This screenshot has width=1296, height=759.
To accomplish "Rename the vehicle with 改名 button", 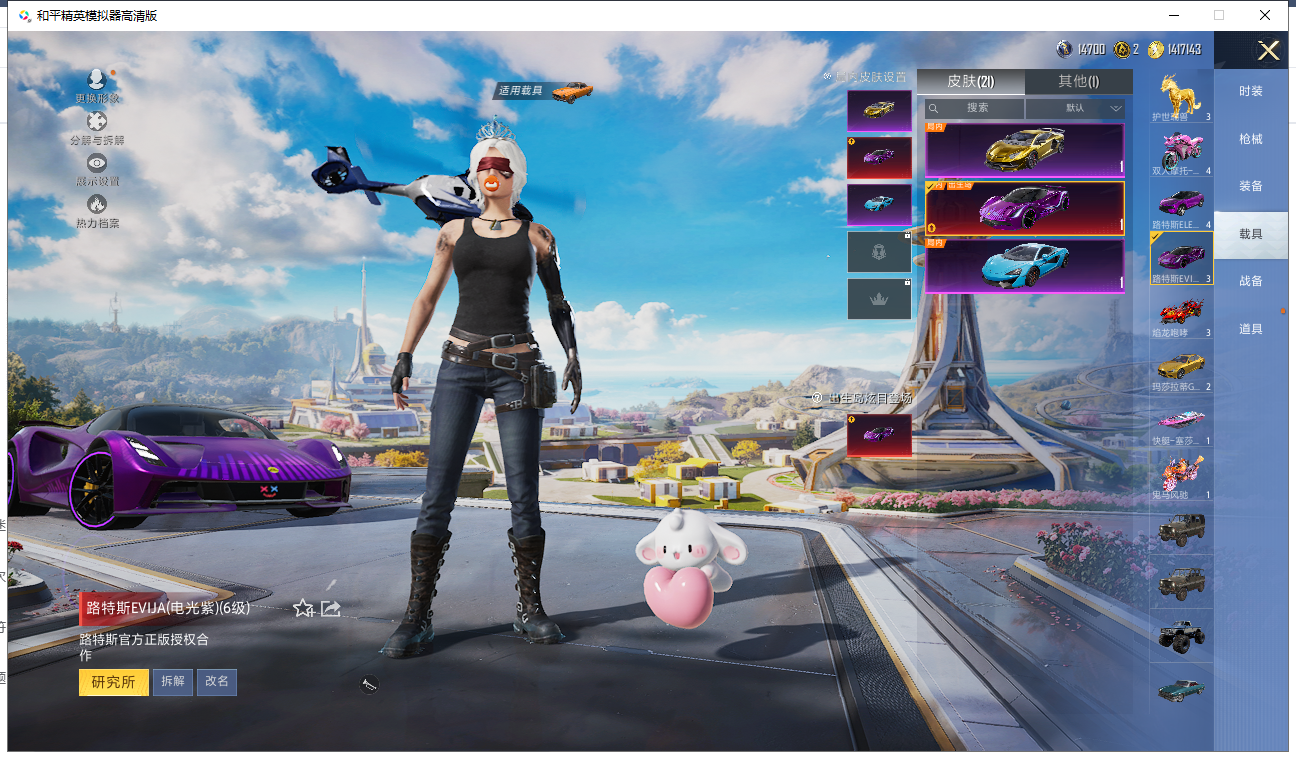I will [217, 682].
